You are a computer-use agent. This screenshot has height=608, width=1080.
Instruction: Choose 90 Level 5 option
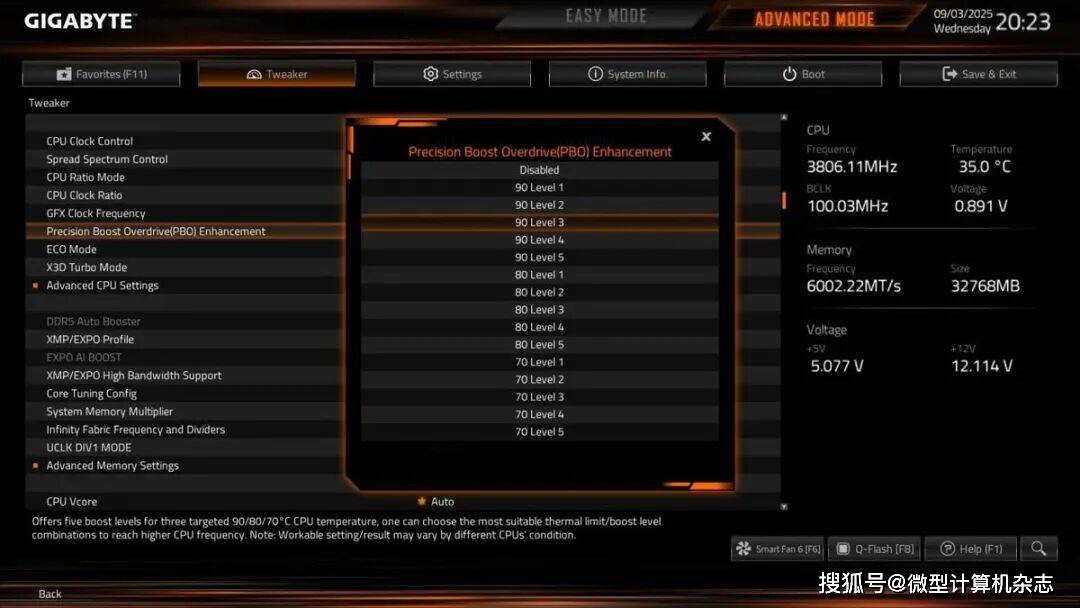pyautogui.click(x=539, y=257)
